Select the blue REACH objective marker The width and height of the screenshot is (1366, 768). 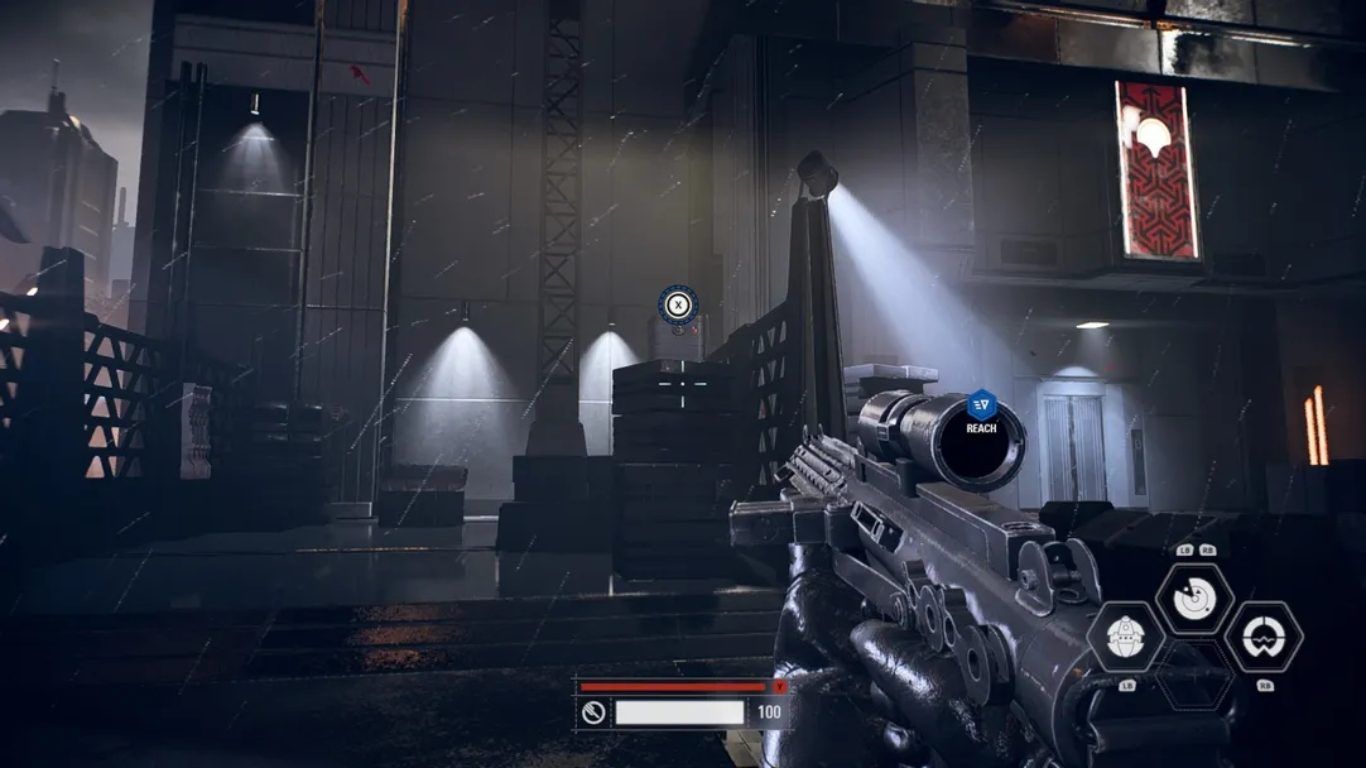click(x=981, y=404)
